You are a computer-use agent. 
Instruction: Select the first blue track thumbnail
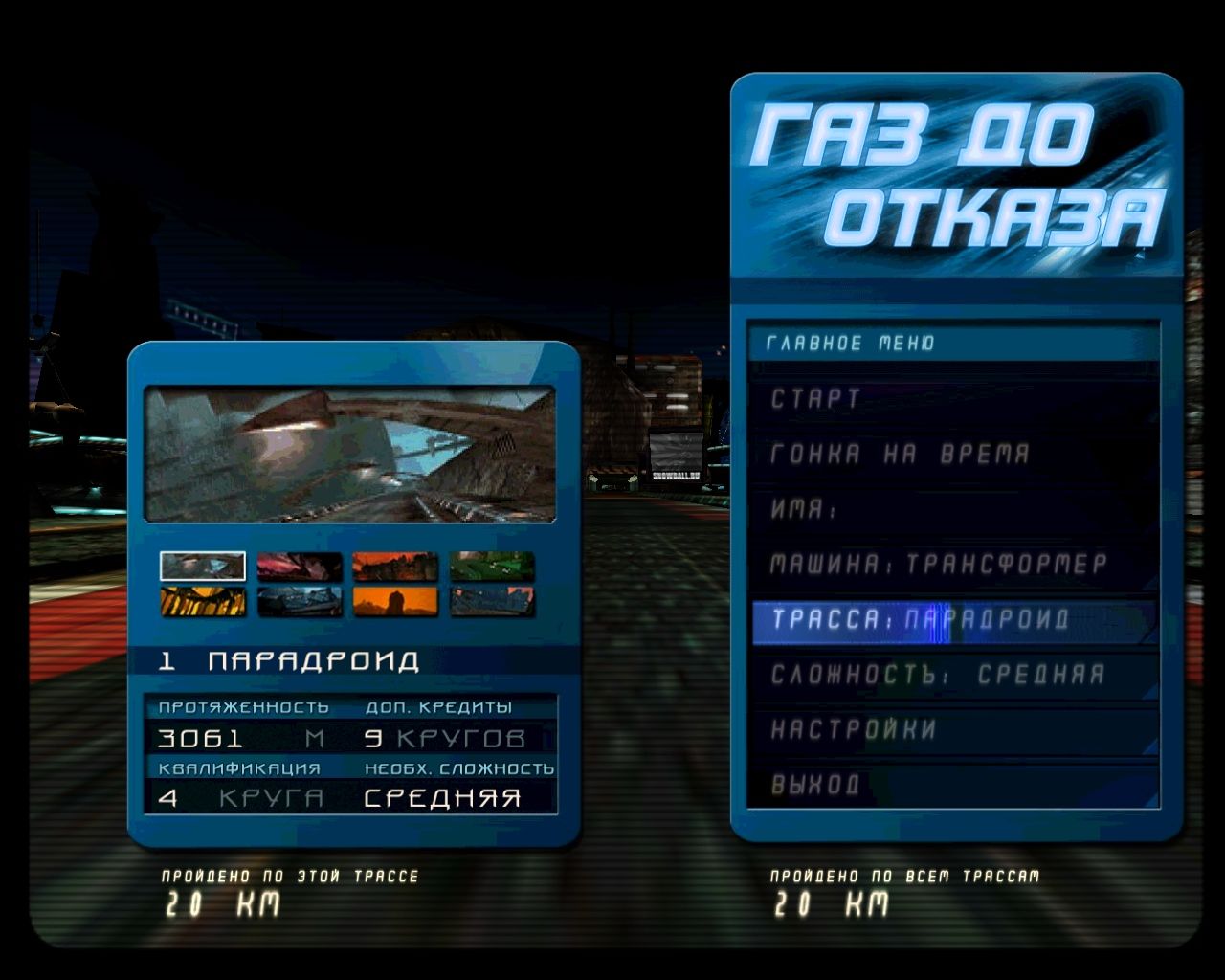coord(203,566)
